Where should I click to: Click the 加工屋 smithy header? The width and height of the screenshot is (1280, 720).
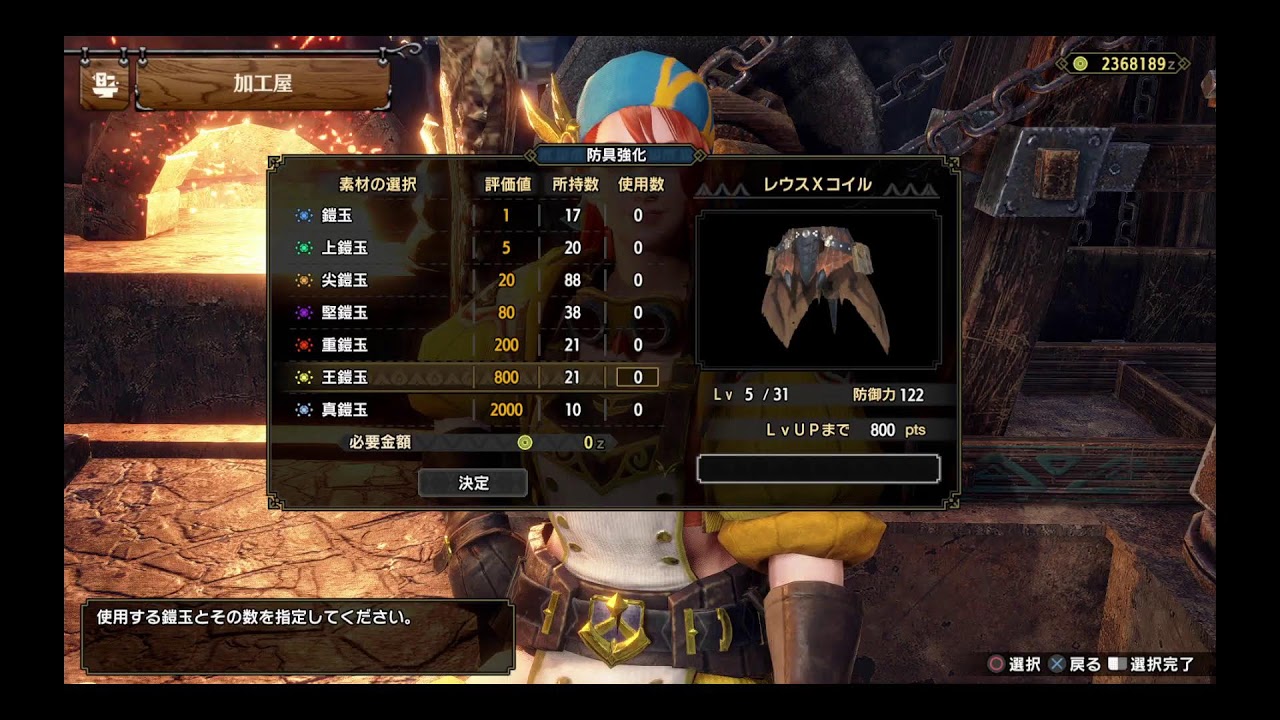tap(262, 84)
